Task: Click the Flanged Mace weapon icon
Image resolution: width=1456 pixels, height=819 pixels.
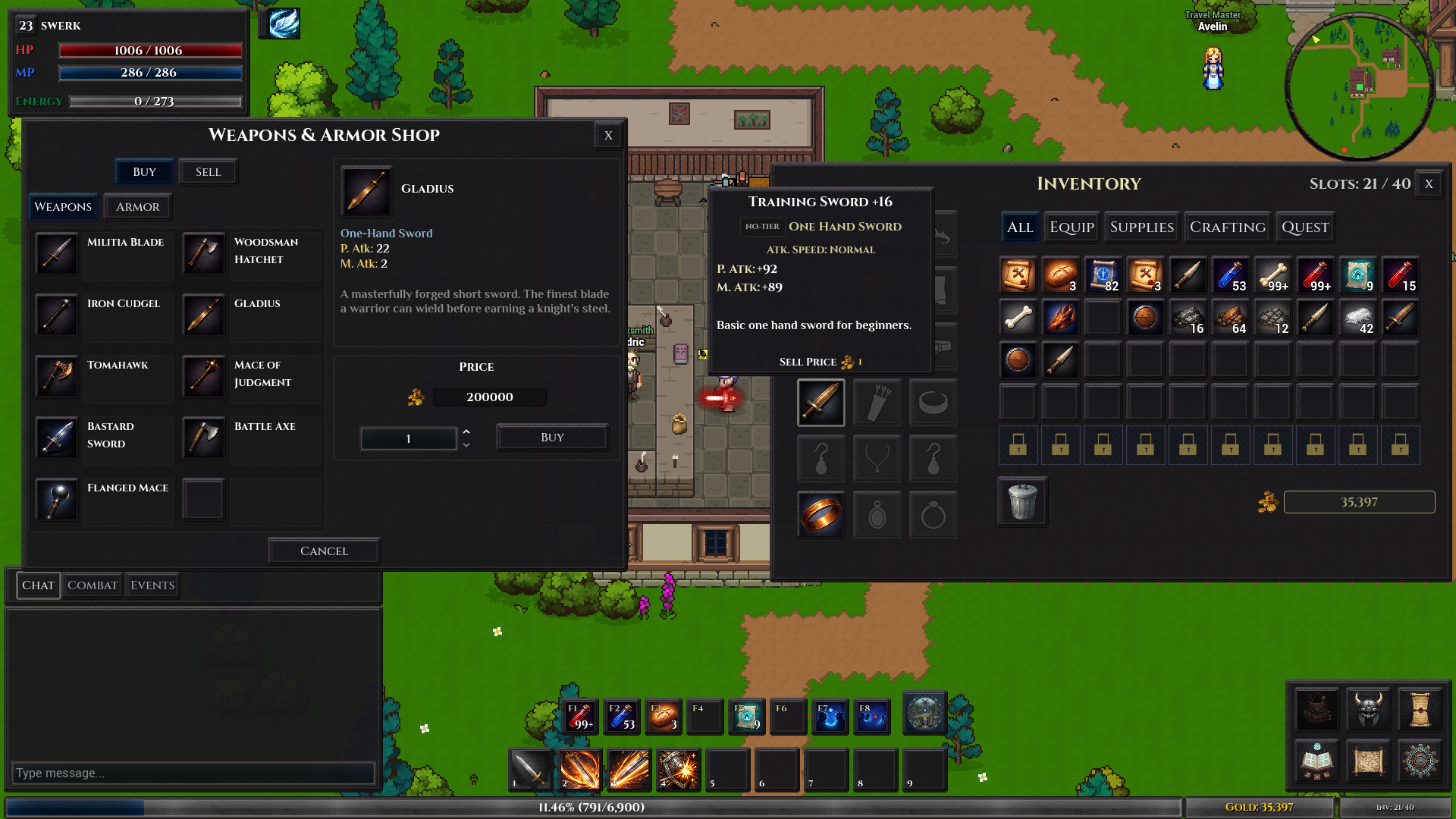Action: pyautogui.click(x=56, y=500)
